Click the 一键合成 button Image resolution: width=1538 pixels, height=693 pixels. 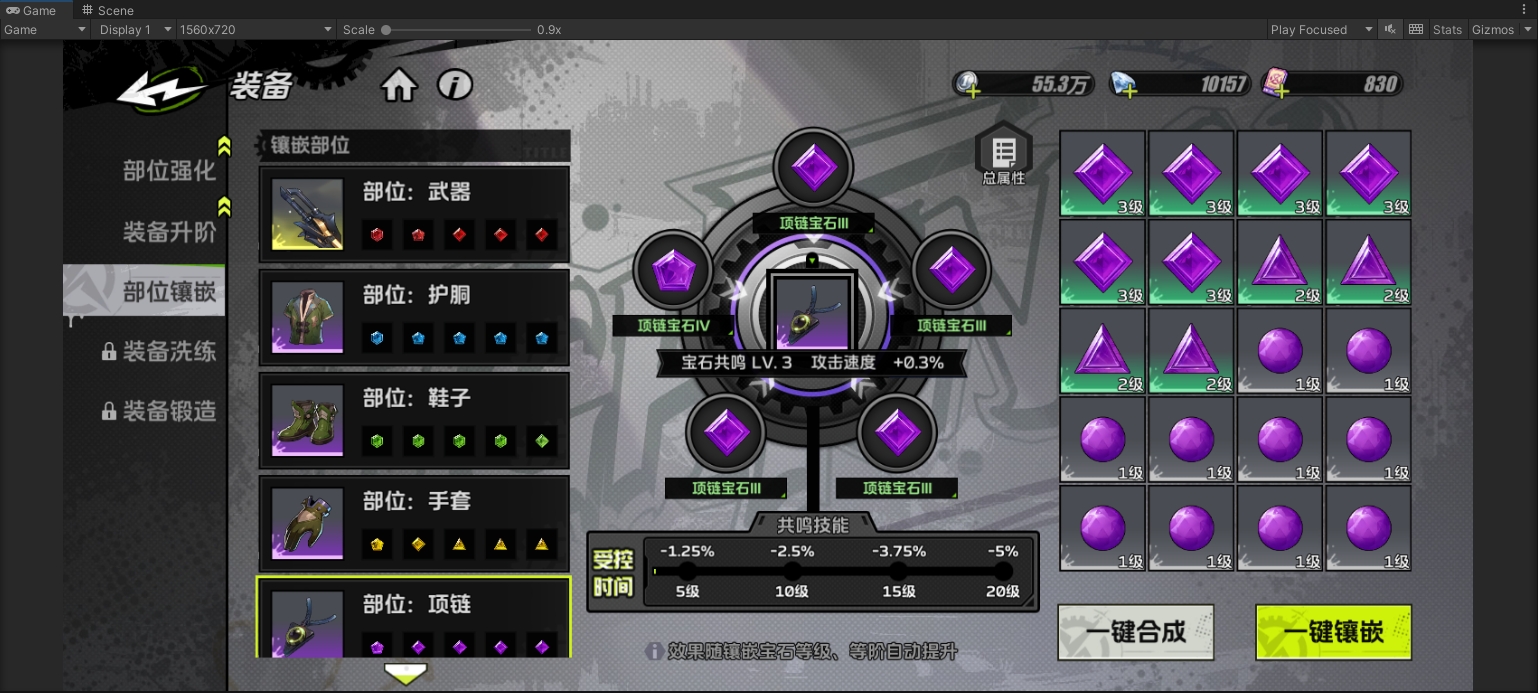pyautogui.click(x=1136, y=632)
